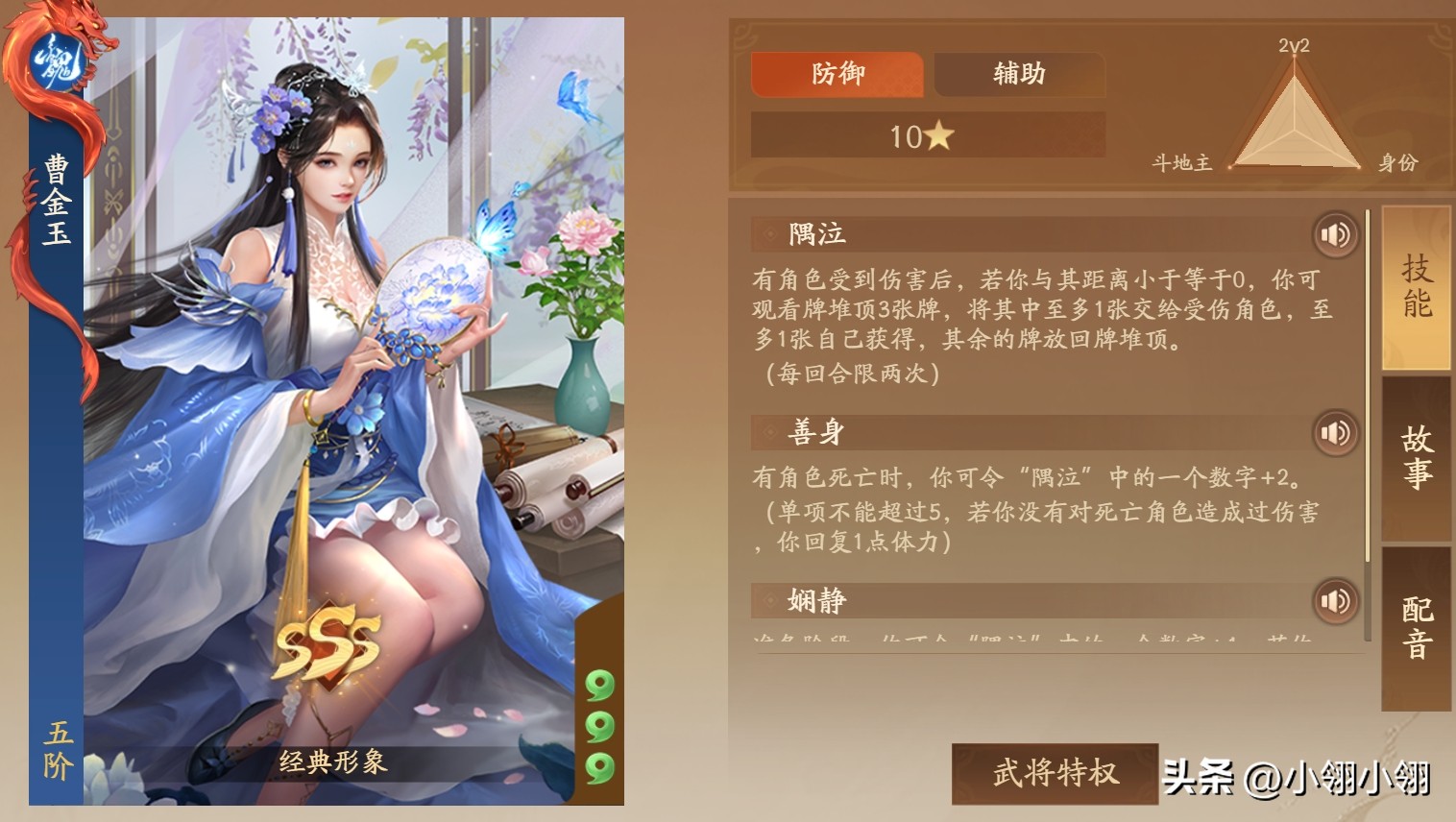
Task: Play voice line for skill 娴静
Action: [1334, 600]
